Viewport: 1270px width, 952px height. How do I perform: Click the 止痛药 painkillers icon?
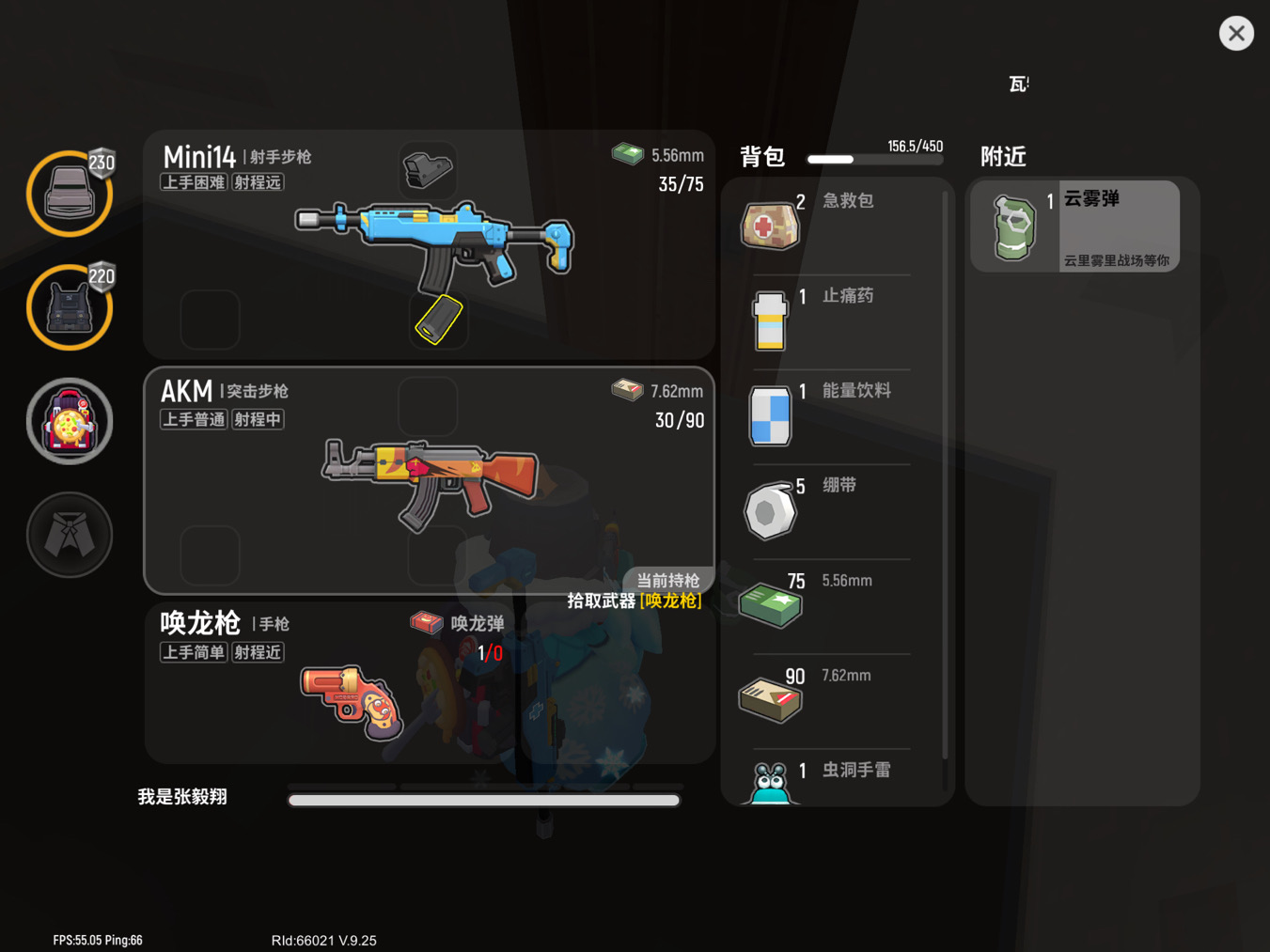click(x=770, y=320)
